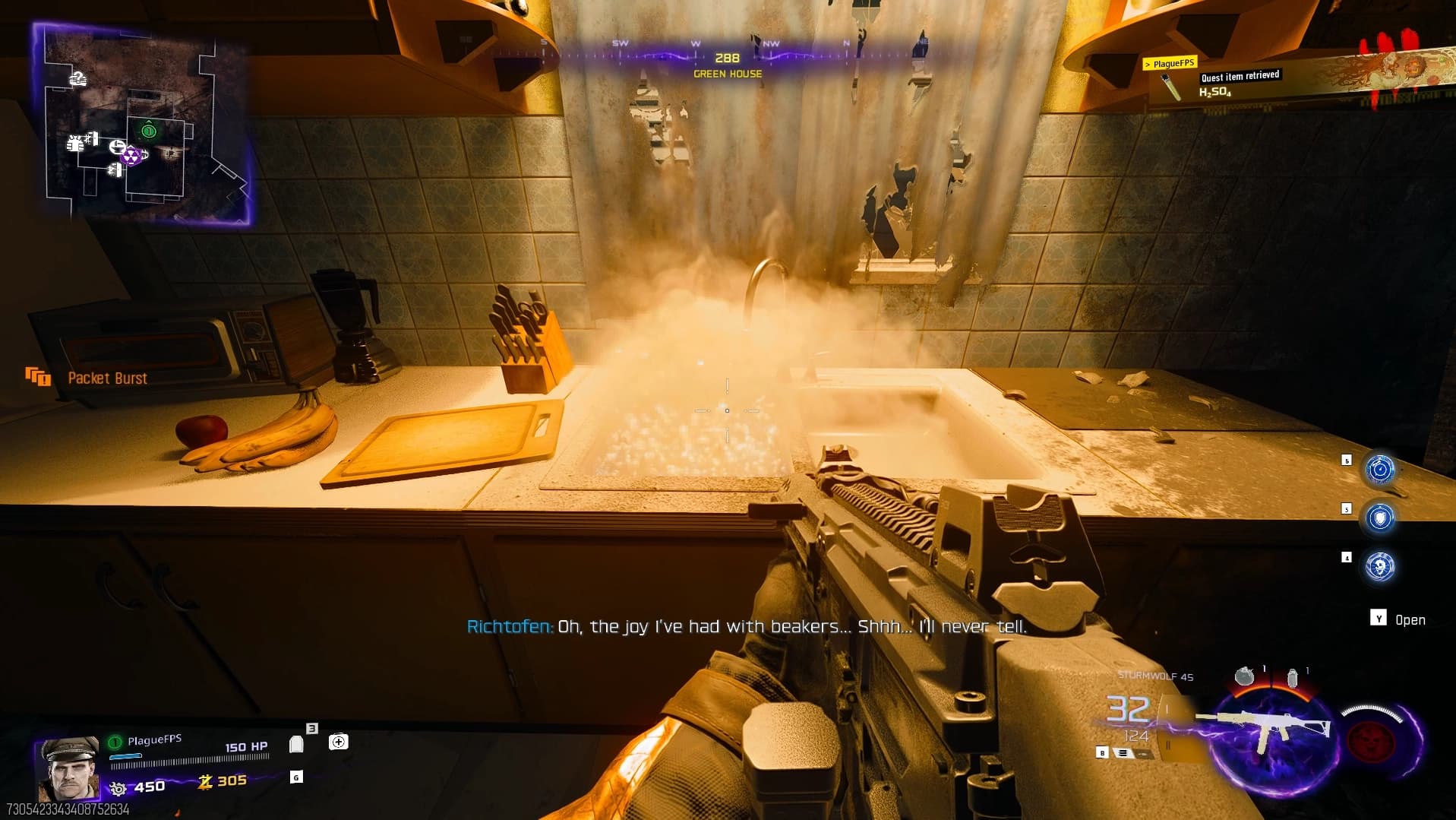
Task: Select the mystery box question-mark marker on minimap
Action: pos(78,78)
